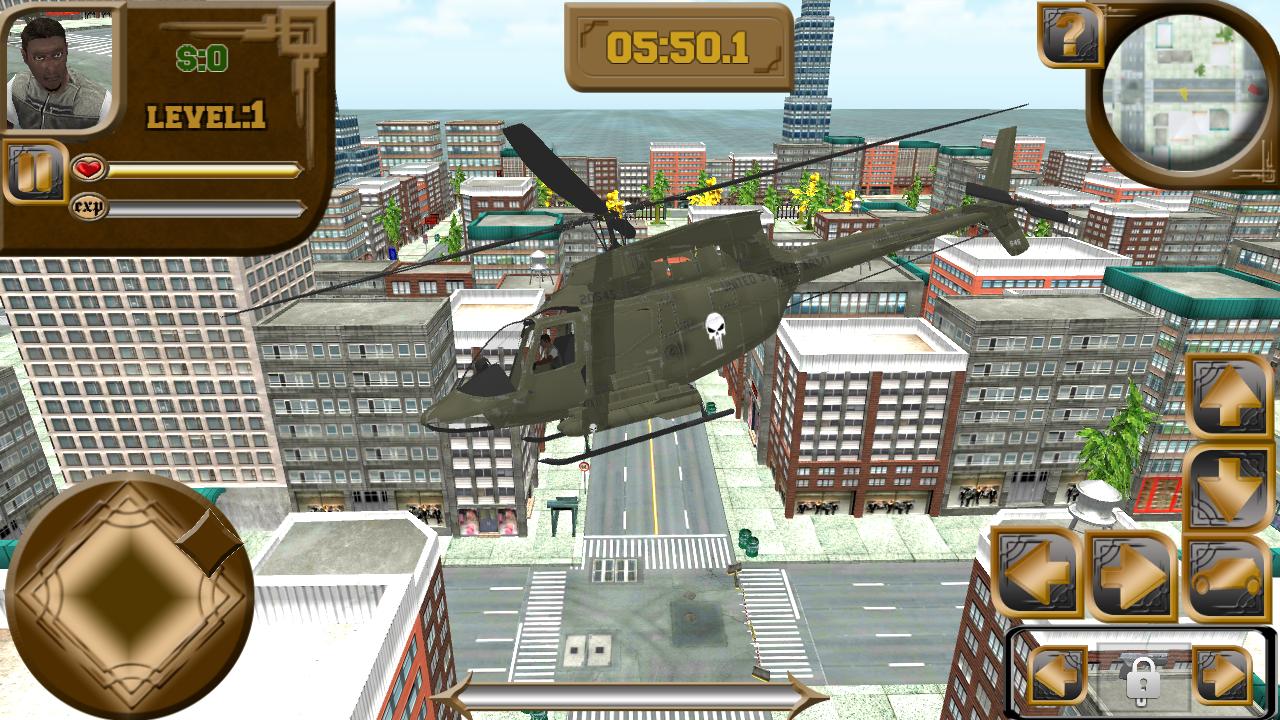Open help with the question mark button

point(1070,36)
